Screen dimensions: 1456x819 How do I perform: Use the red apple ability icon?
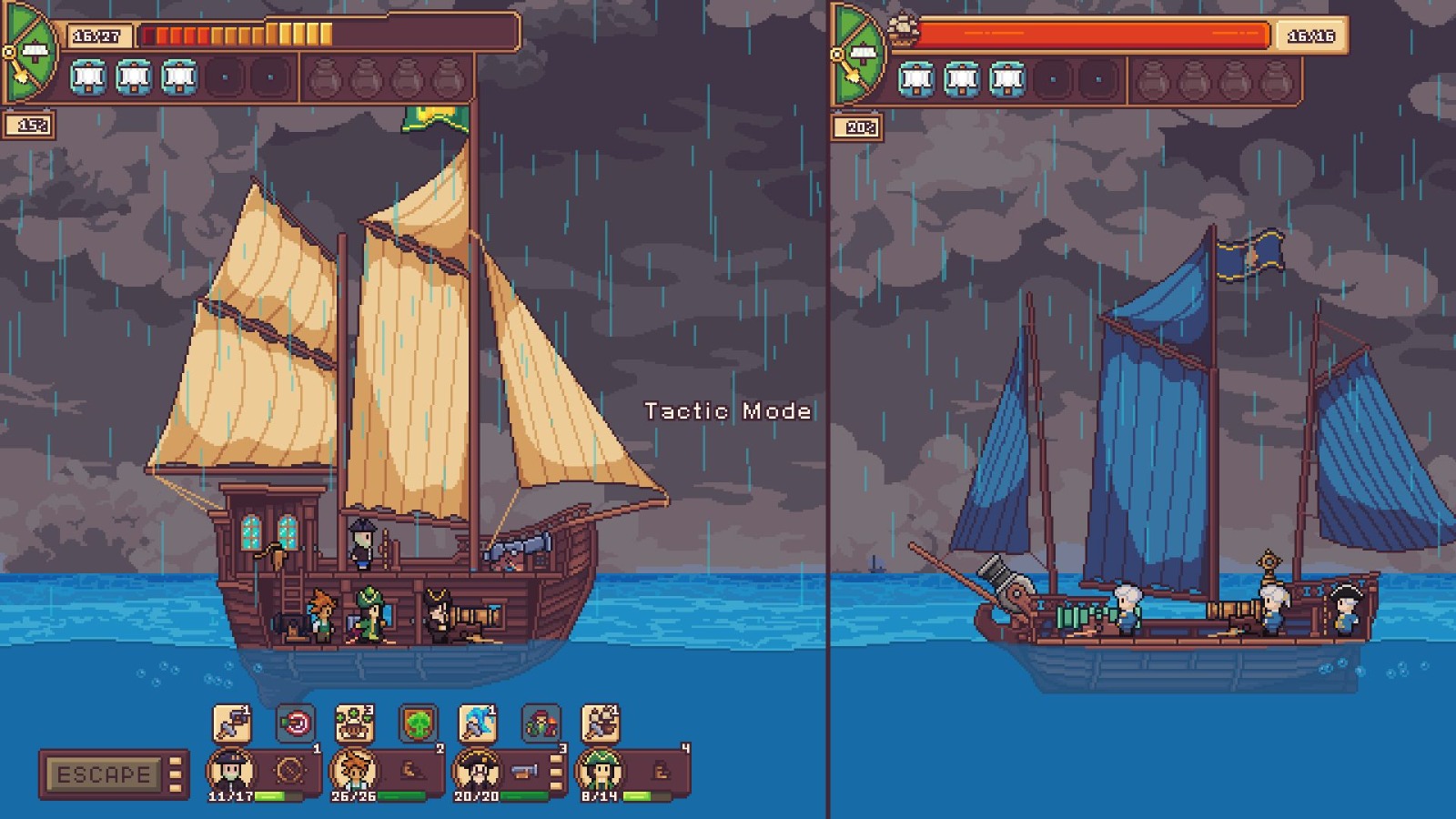pyautogui.click(x=294, y=722)
